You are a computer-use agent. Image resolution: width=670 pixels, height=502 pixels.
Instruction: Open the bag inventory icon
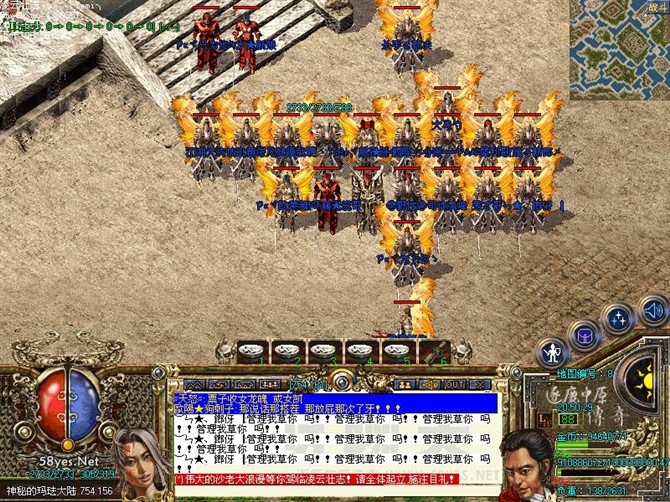[585, 336]
